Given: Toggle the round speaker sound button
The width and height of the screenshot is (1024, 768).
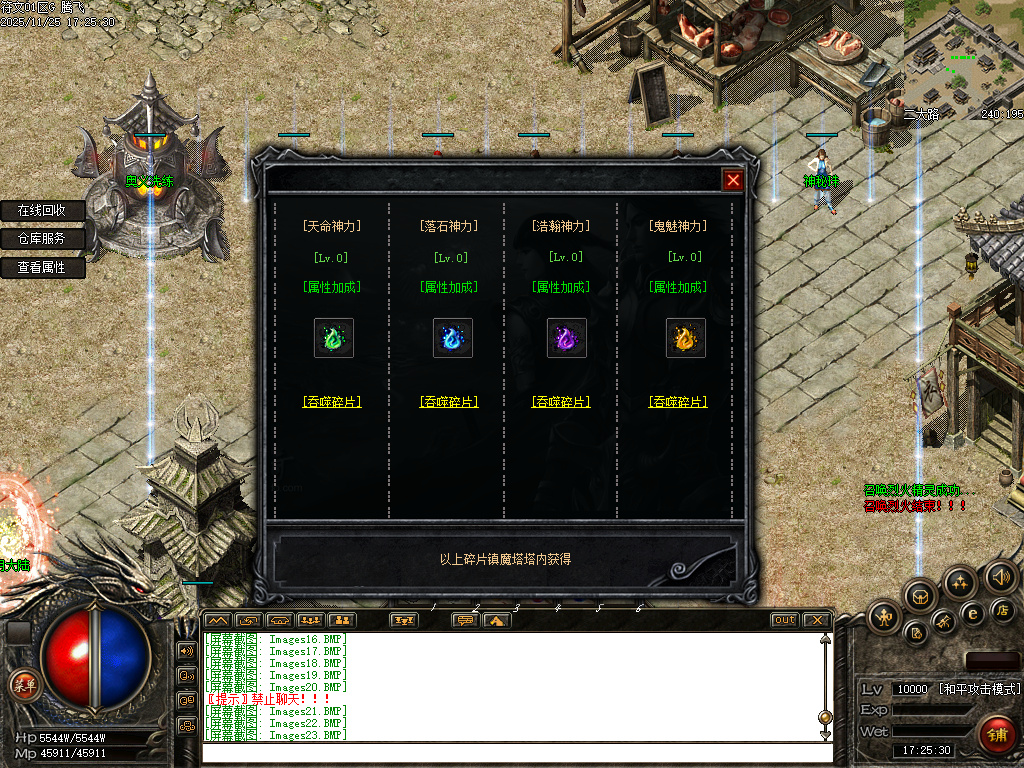Looking at the screenshot, I should (1000, 576).
